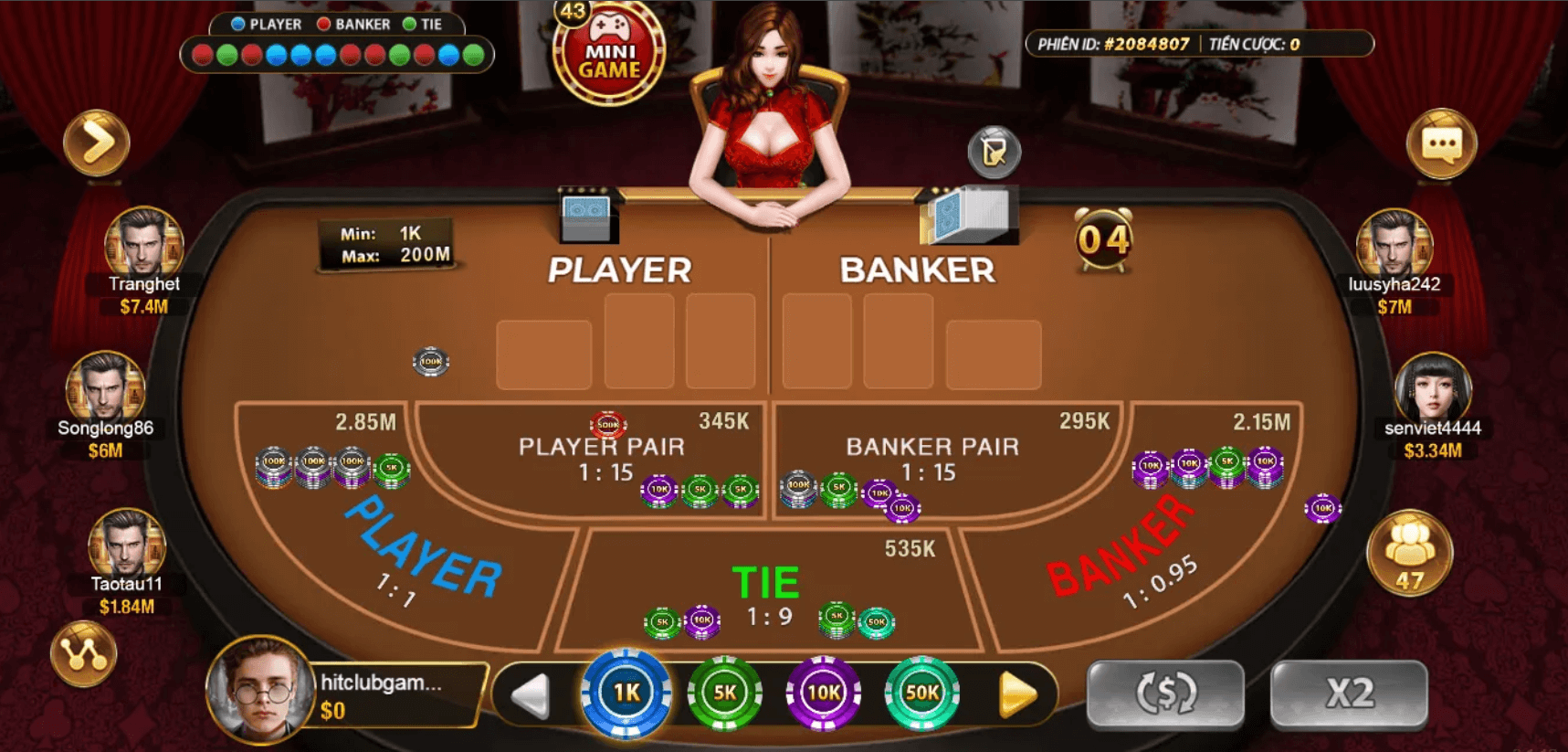This screenshot has width=1568, height=752.
Task: Select the blue 1K chip
Action: pos(626,694)
